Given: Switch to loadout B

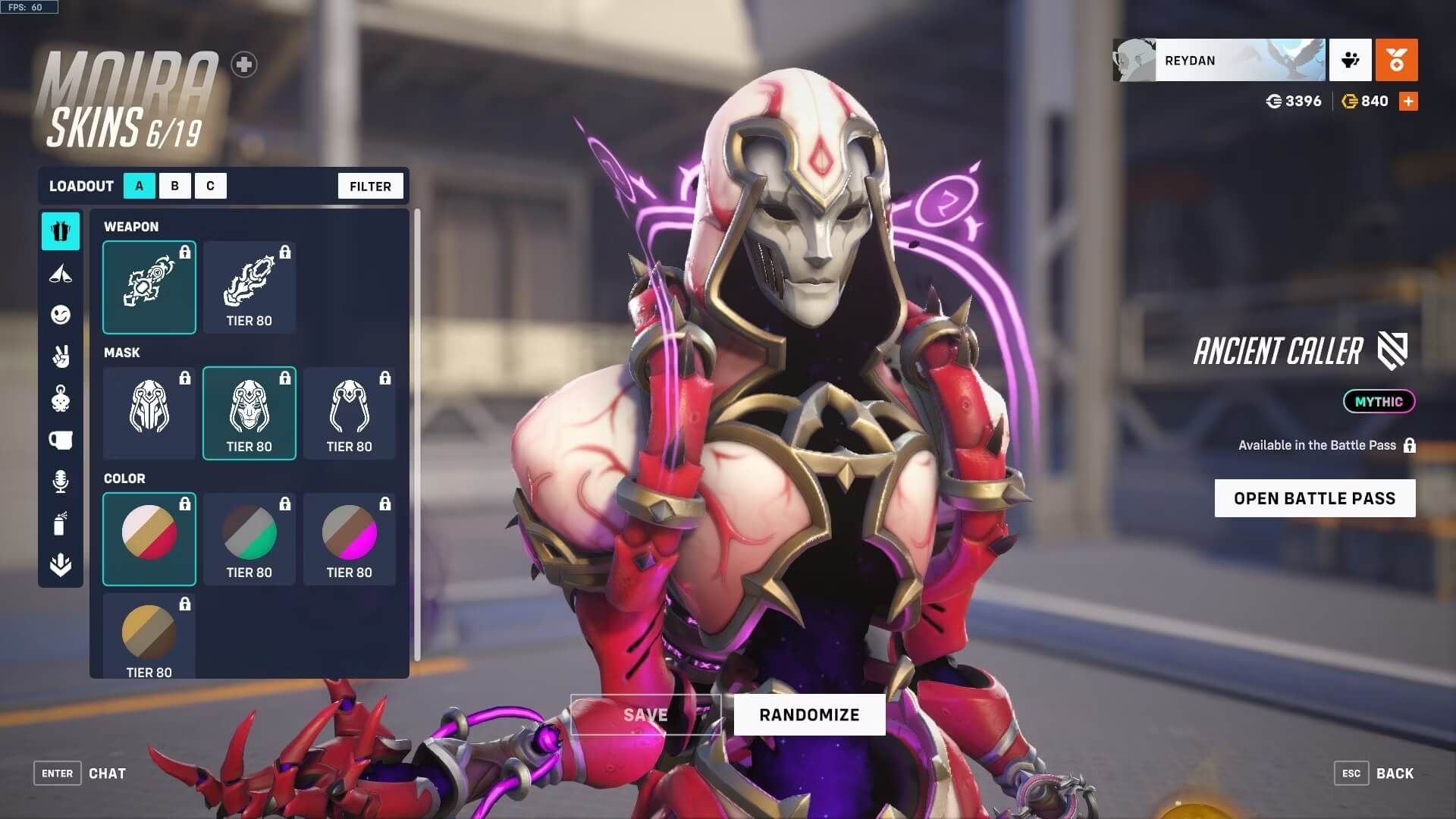Looking at the screenshot, I should [x=175, y=186].
